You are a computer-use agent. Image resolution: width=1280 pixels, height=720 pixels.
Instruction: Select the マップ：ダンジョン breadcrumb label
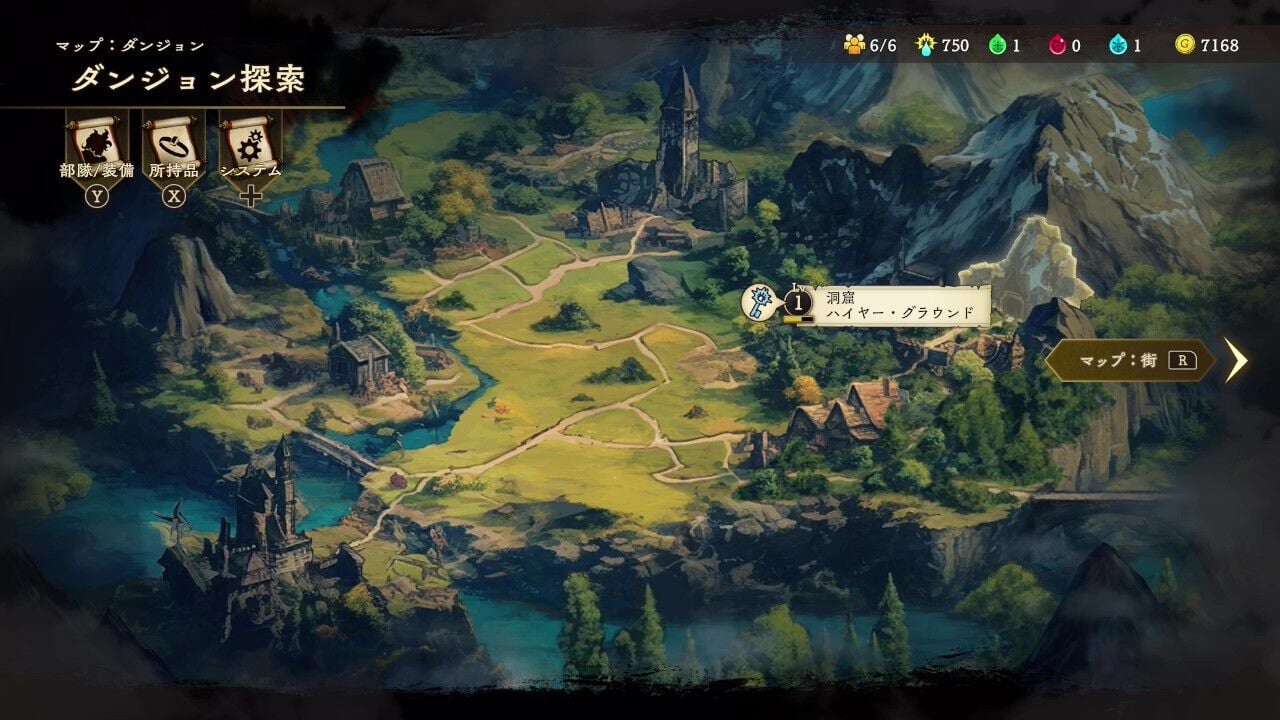tap(130, 44)
